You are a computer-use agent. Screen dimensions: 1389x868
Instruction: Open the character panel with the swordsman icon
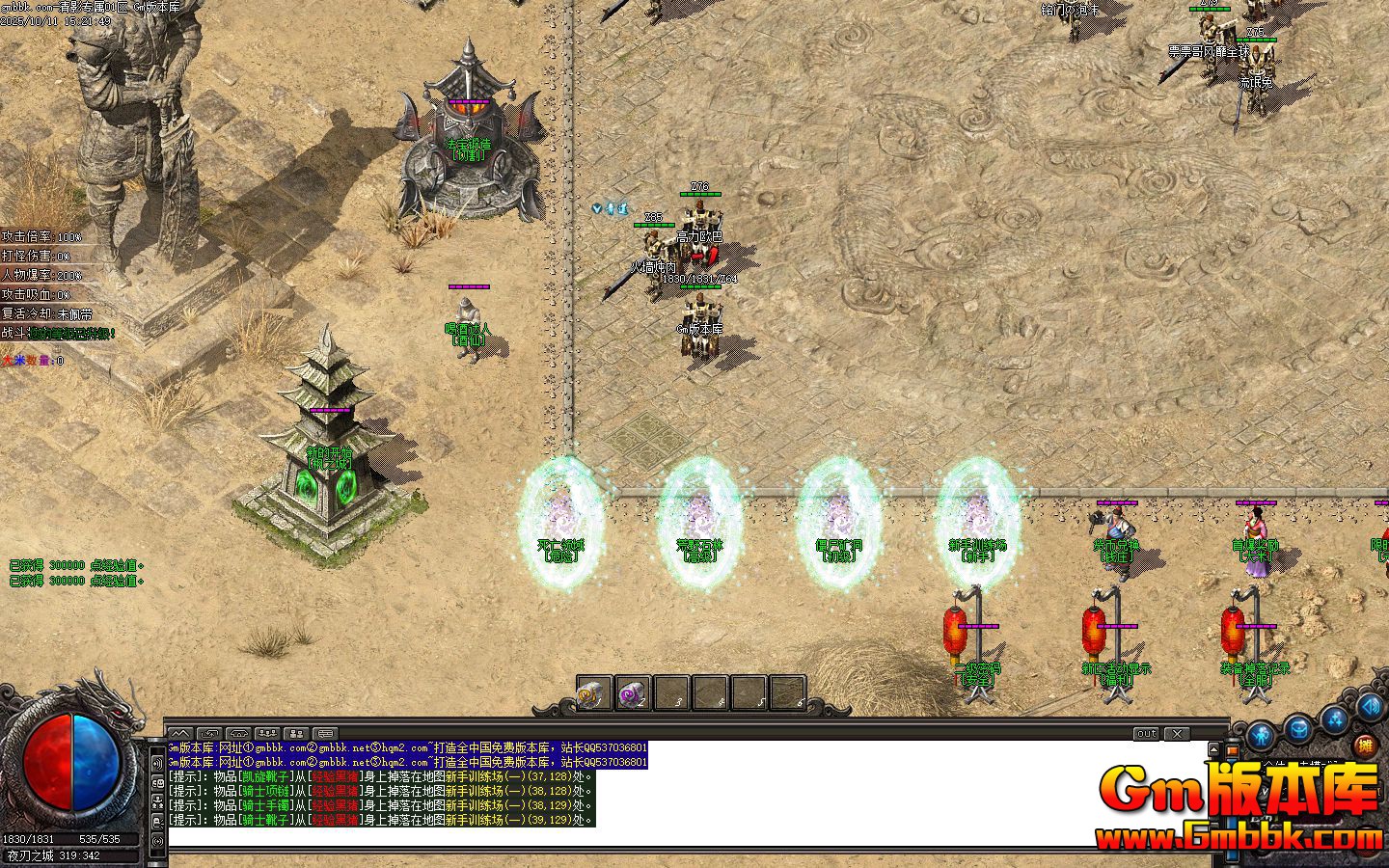[1262, 736]
